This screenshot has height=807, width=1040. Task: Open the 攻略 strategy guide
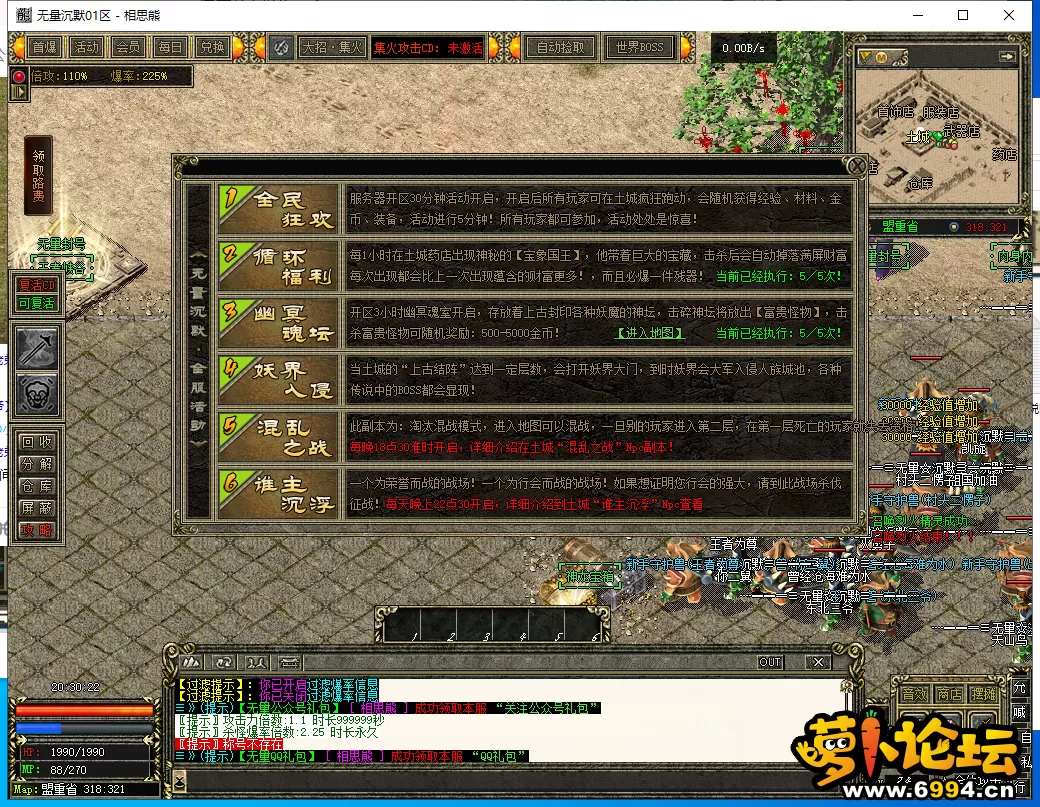point(35,530)
